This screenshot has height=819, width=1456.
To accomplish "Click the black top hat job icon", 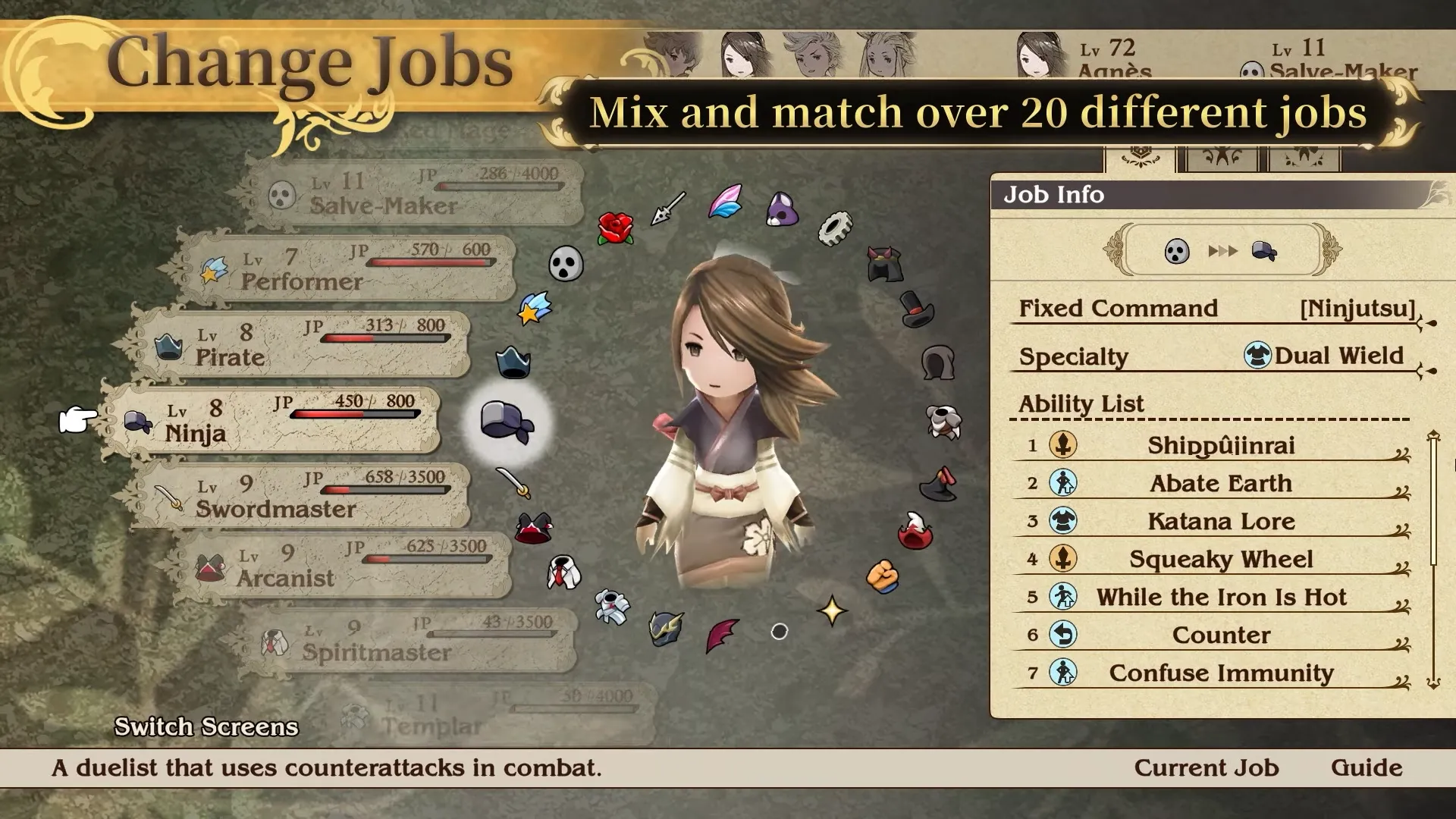I will coord(916,309).
